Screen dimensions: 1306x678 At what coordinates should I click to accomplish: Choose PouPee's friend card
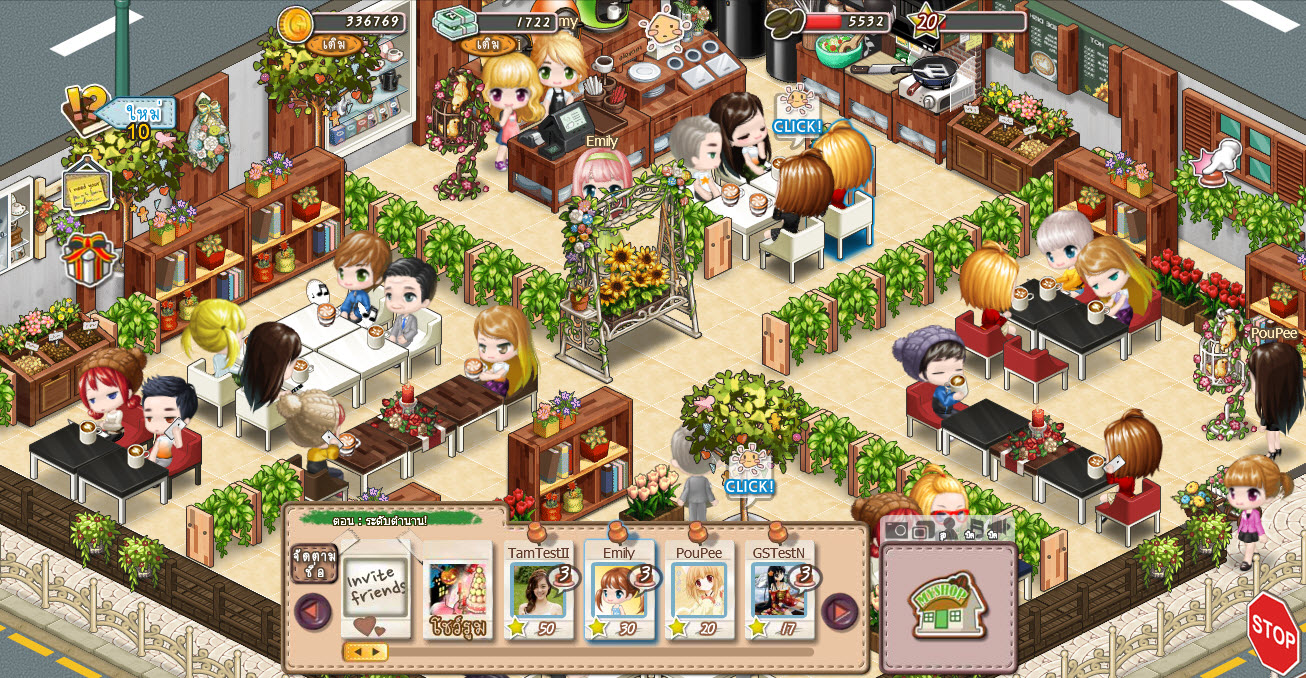[x=699, y=592]
